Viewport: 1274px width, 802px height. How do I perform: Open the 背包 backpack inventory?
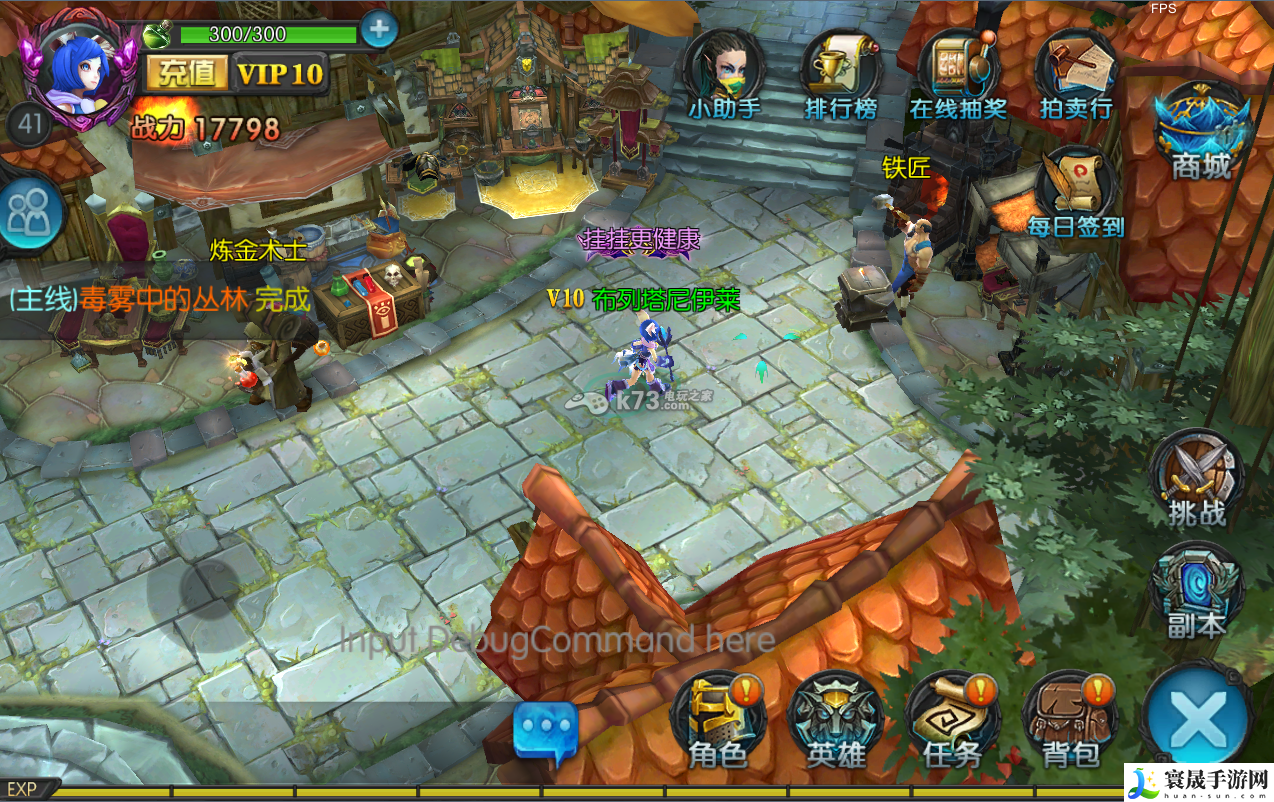[1070, 720]
